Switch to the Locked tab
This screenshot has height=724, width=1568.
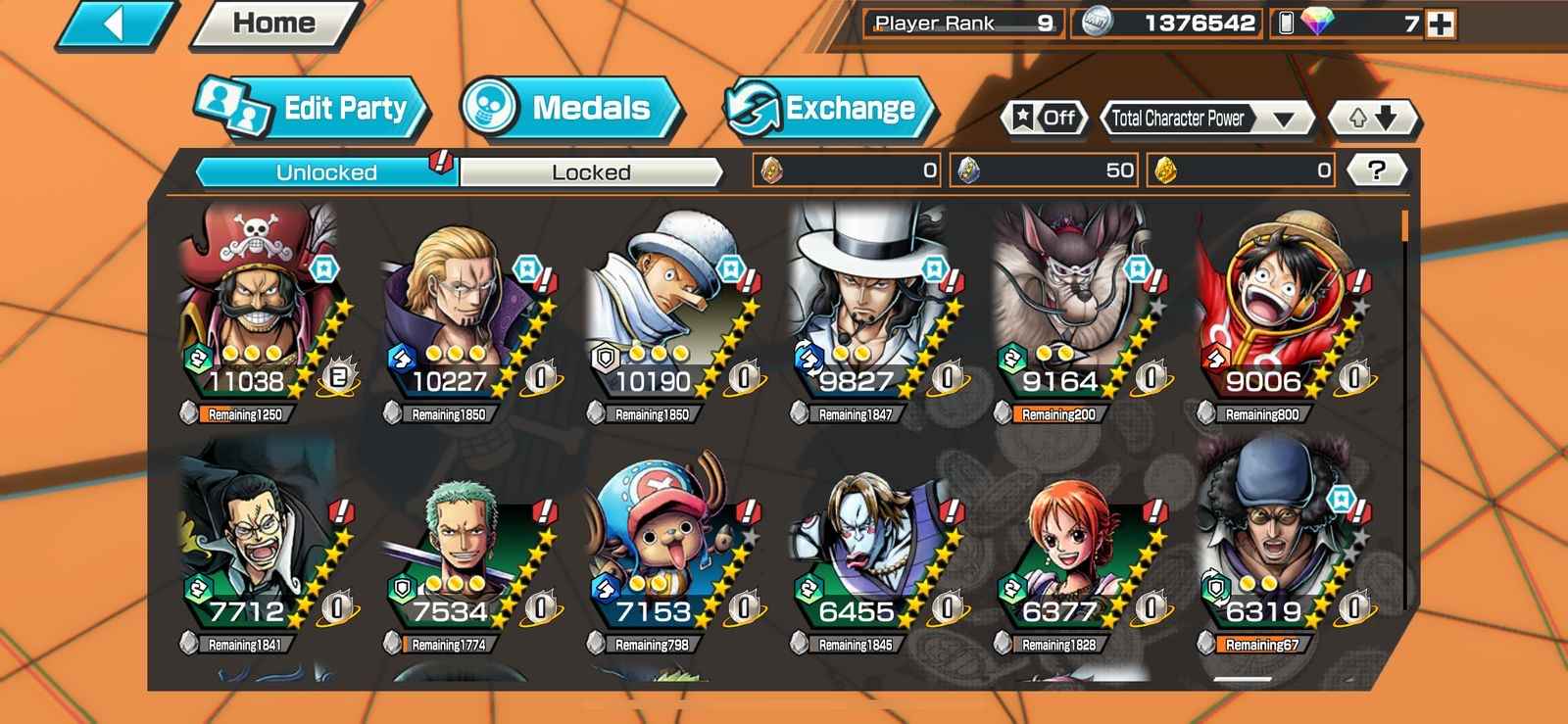[x=591, y=172]
